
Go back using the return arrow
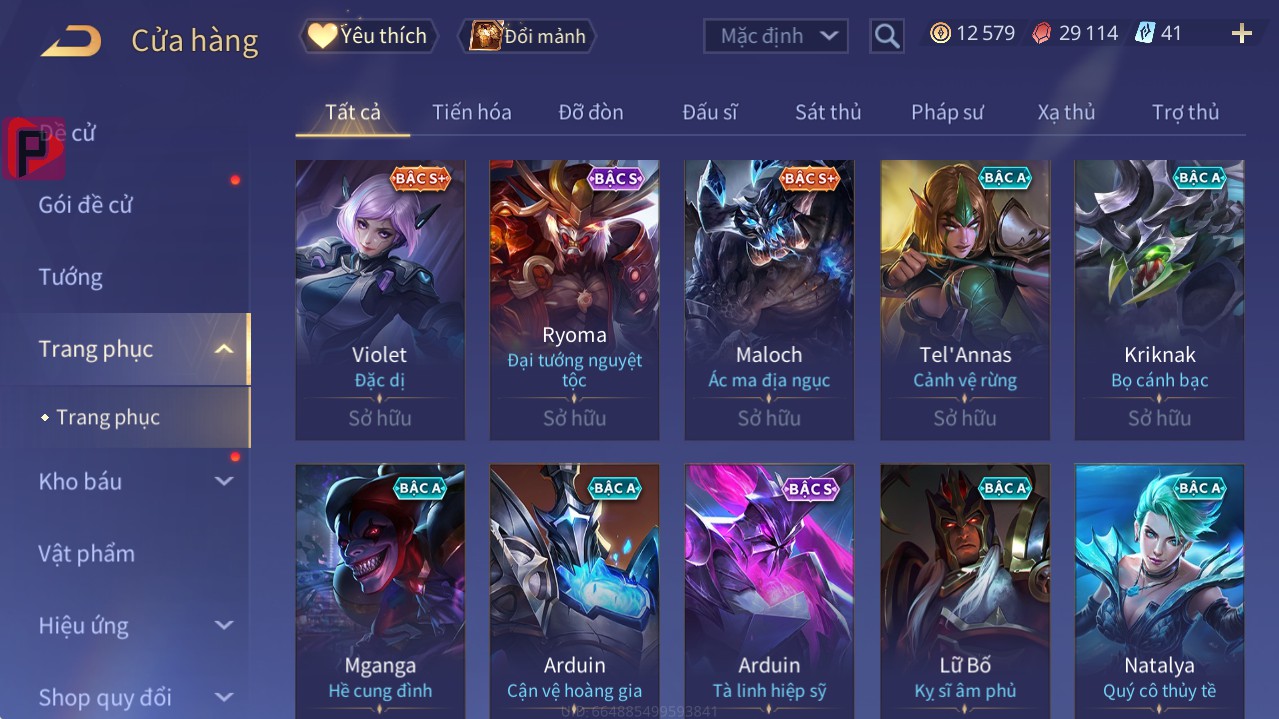[72, 41]
